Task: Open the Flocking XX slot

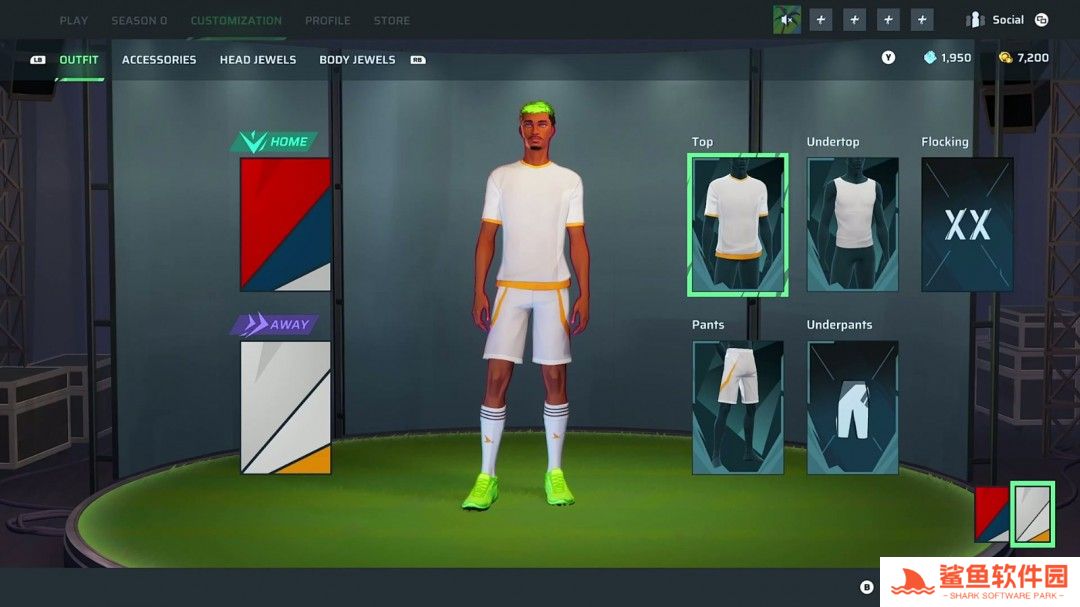Action: 967,224
